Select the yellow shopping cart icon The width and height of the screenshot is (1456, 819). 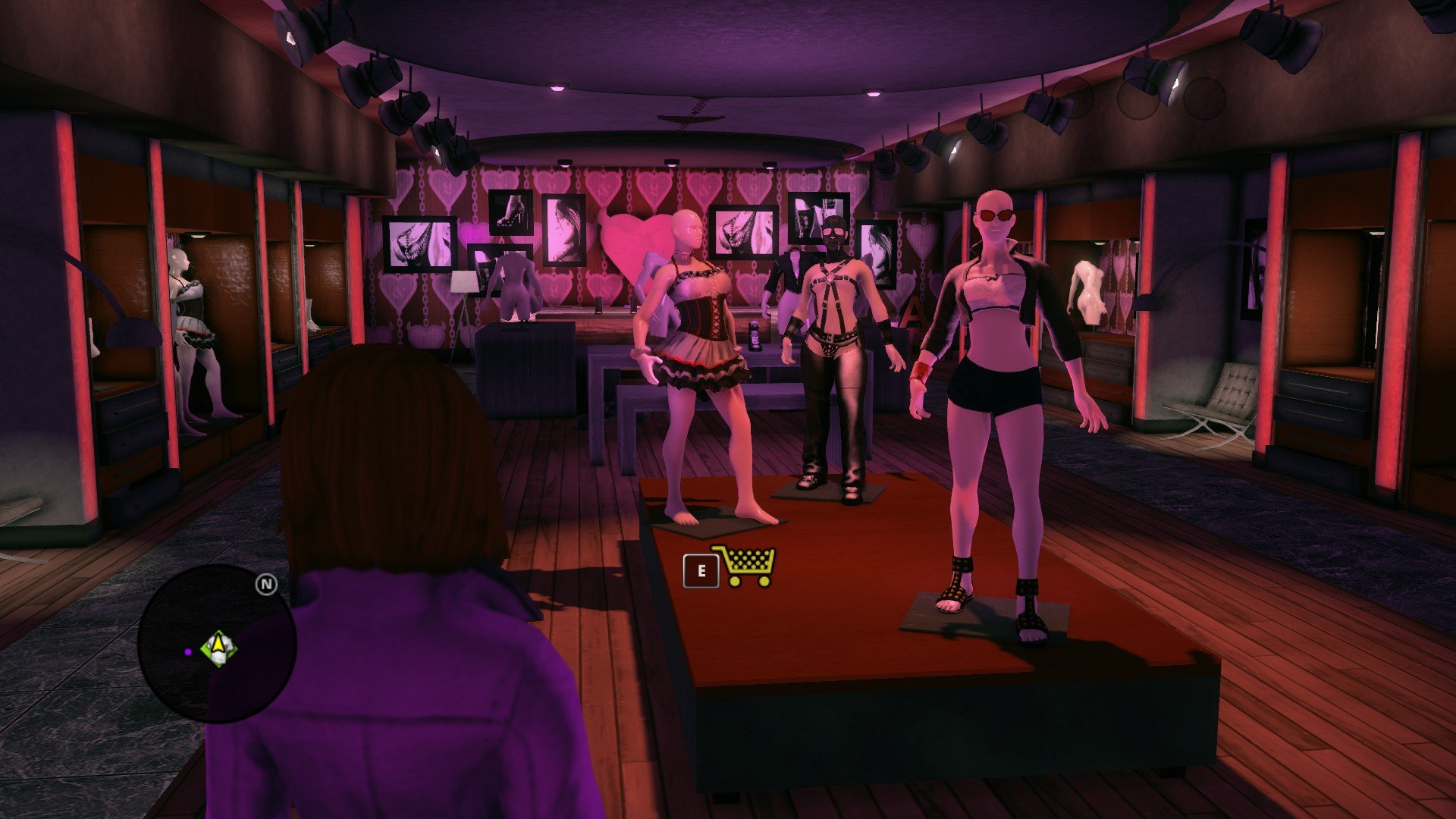point(744,566)
